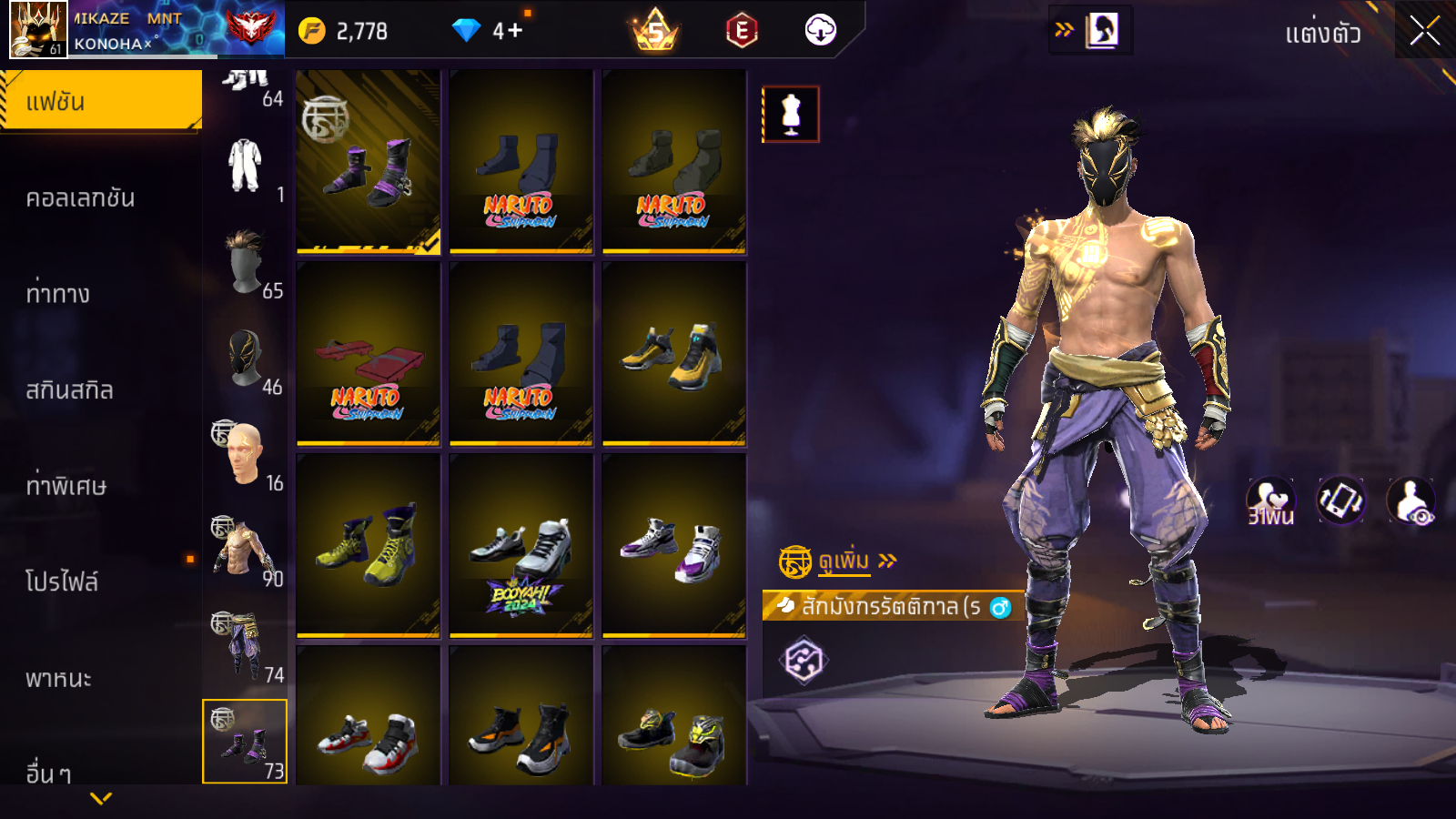This screenshot has width=1456, height=819.
Task: Select the yellow-green high-top boots
Action: click(369, 546)
